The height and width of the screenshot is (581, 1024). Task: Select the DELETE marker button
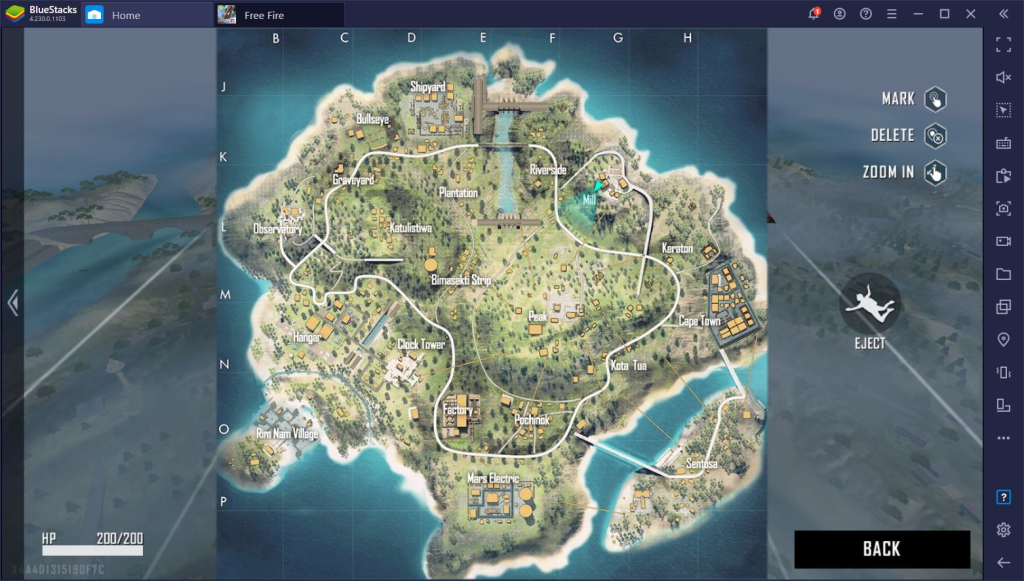(934, 135)
